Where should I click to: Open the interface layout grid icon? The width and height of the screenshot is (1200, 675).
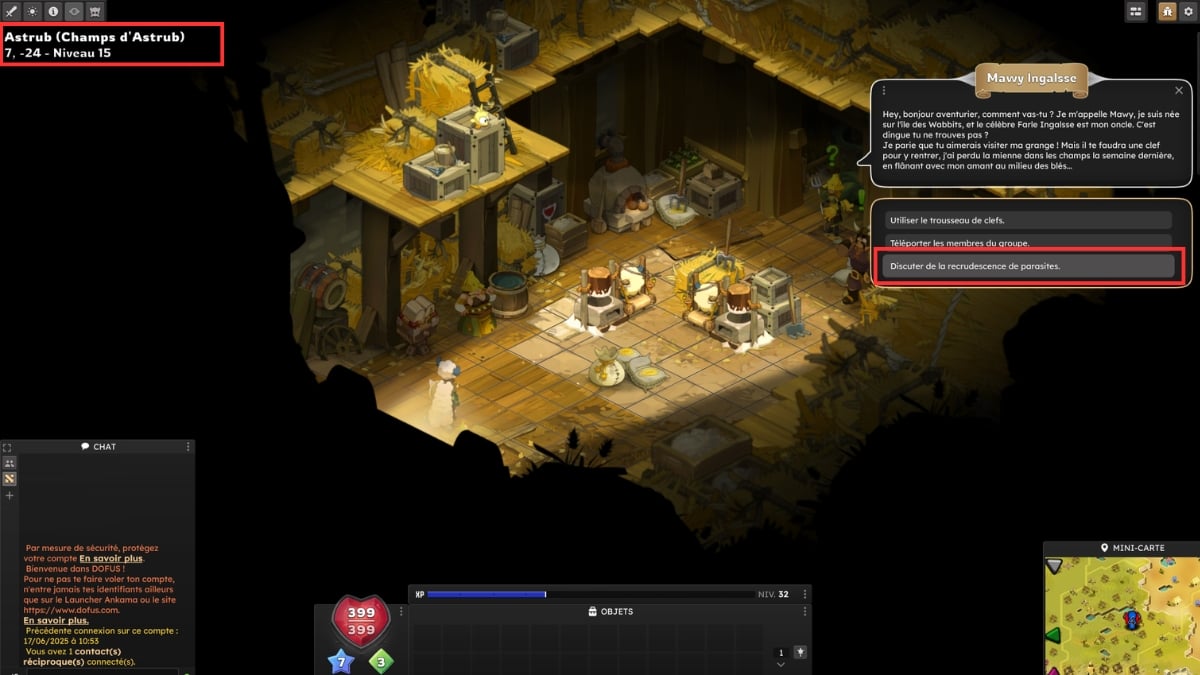pos(1136,11)
